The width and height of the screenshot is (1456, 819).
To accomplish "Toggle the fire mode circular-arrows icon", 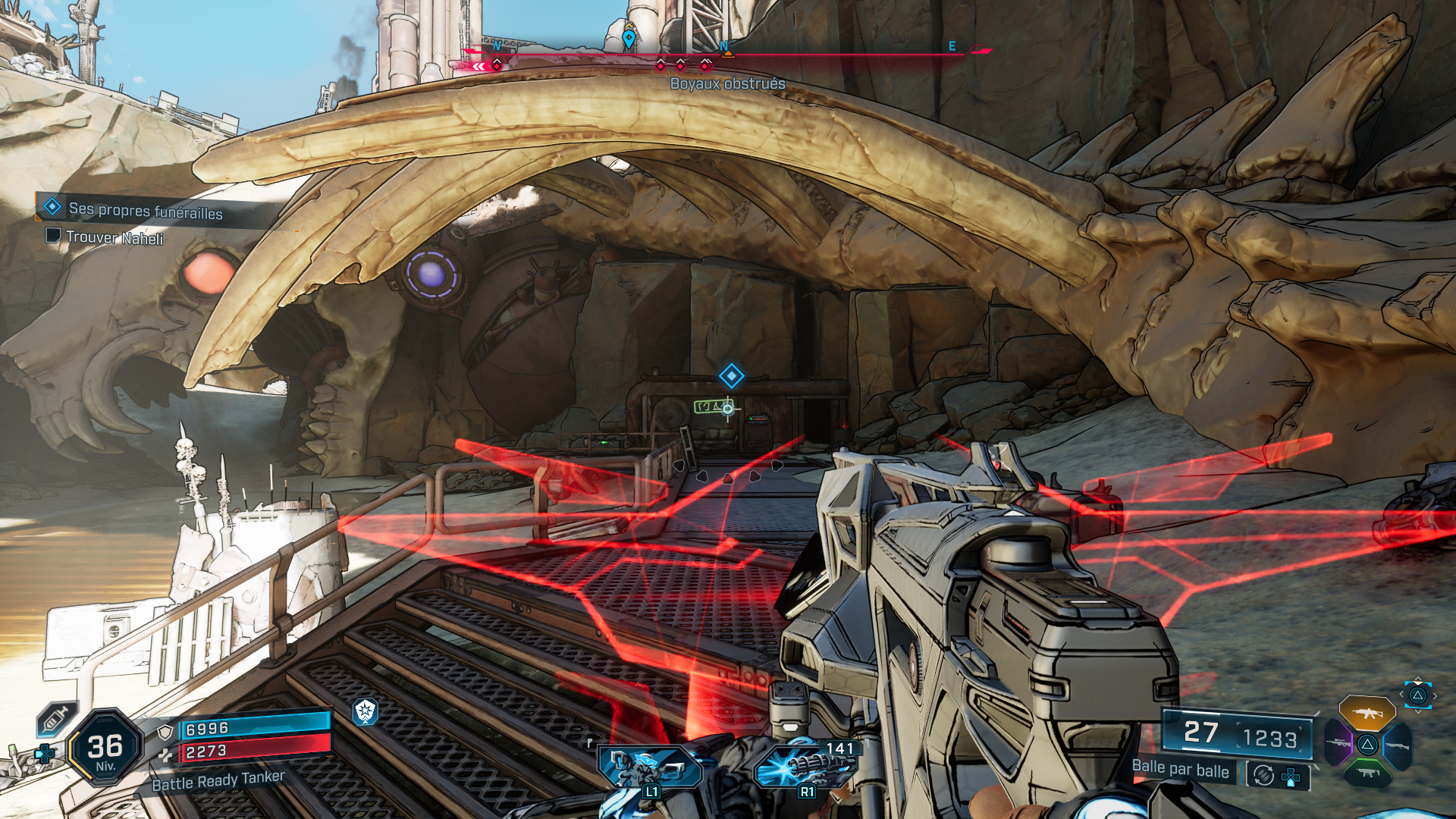I will [x=1263, y=774].
